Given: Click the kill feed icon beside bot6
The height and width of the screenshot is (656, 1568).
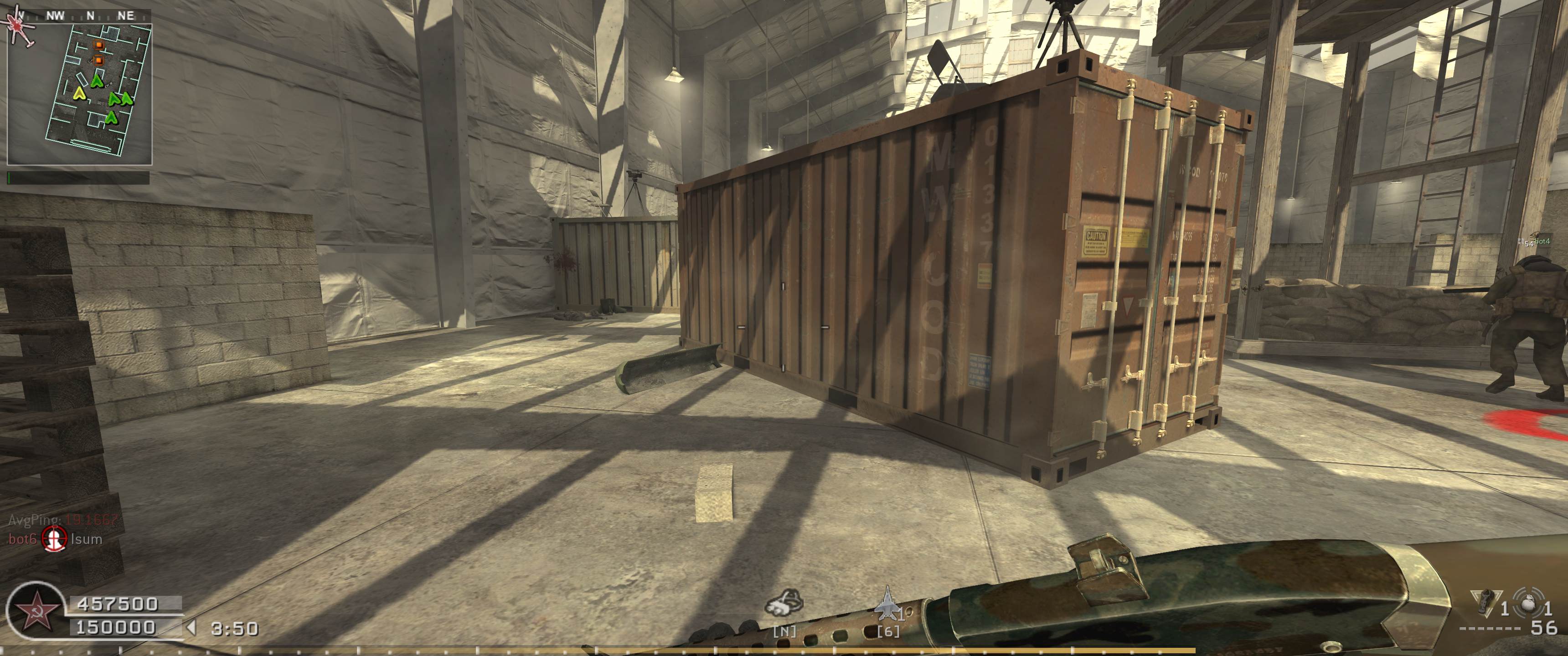Looking at the screenshot, I should point(54,538).
